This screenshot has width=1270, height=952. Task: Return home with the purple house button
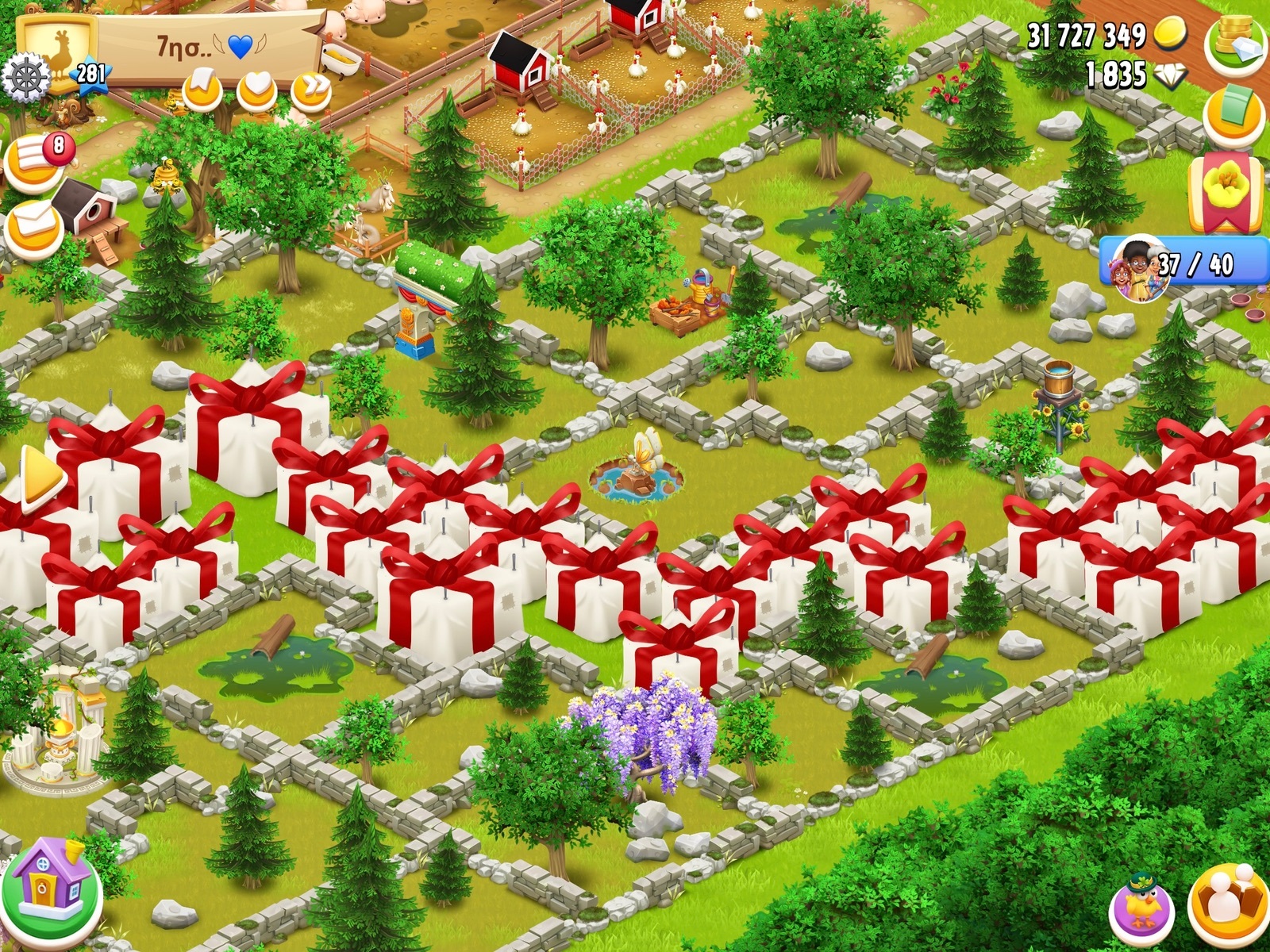(x=51, y=890)
